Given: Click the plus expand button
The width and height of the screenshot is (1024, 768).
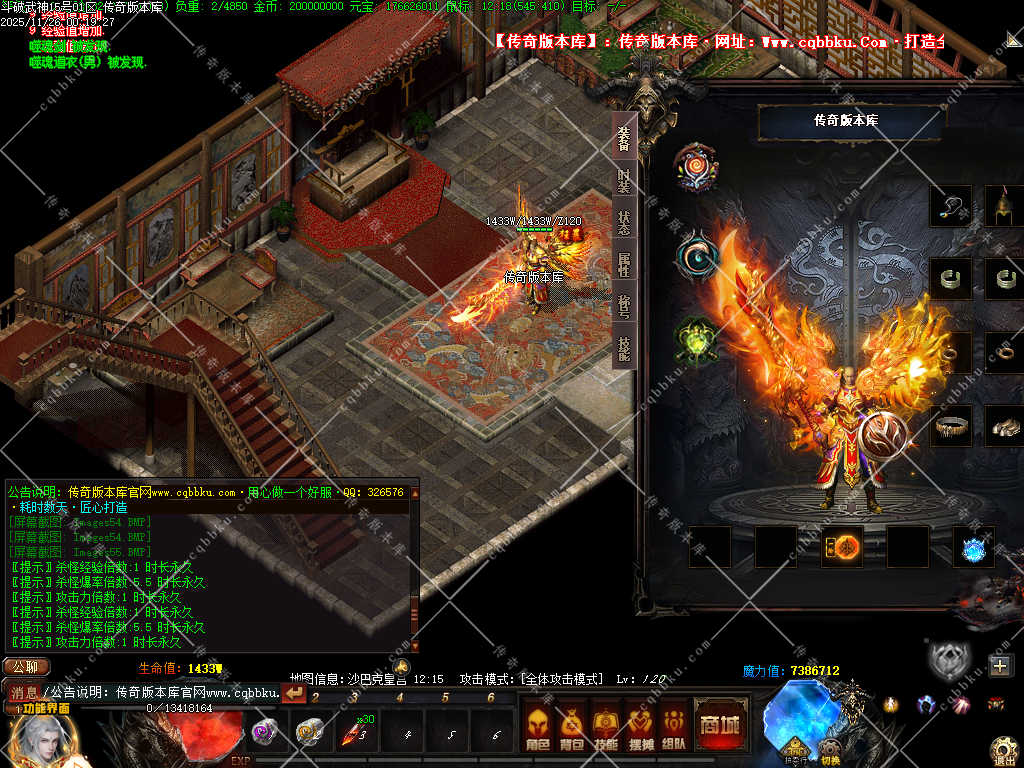Looking at the screenshot, I should coord(1001,665).
